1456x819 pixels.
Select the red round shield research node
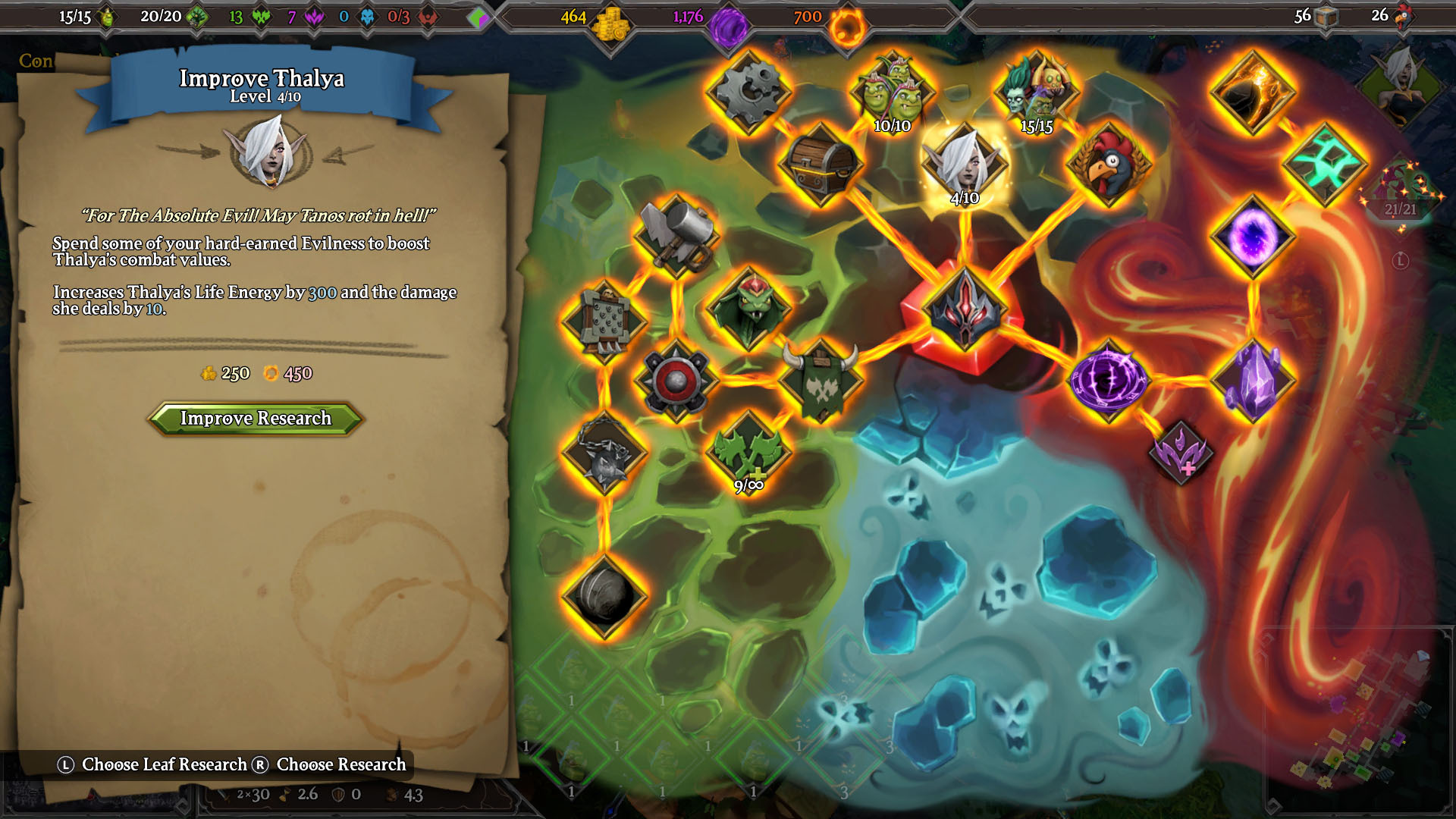[x=676, y=381]
